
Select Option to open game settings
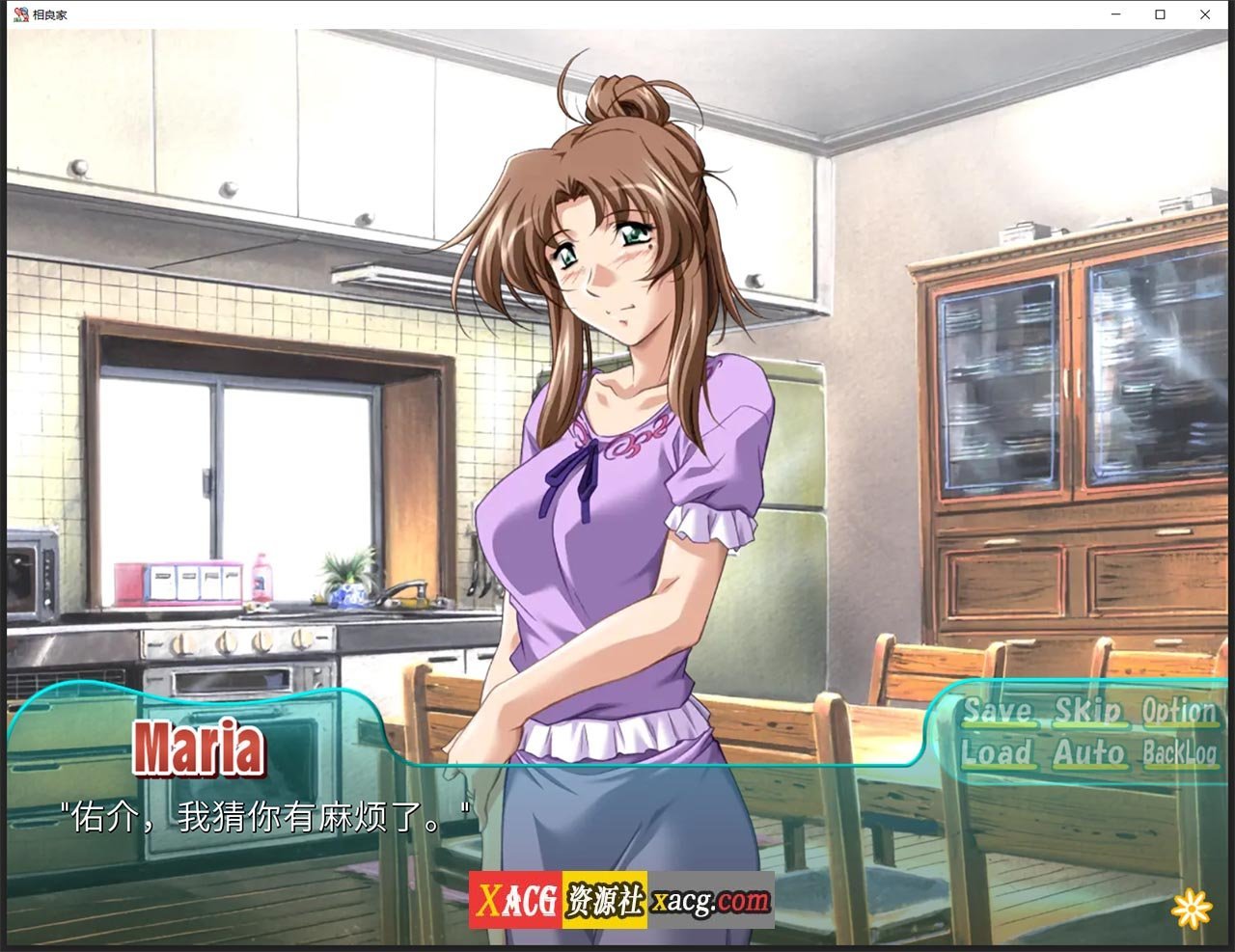point(1182,711)
